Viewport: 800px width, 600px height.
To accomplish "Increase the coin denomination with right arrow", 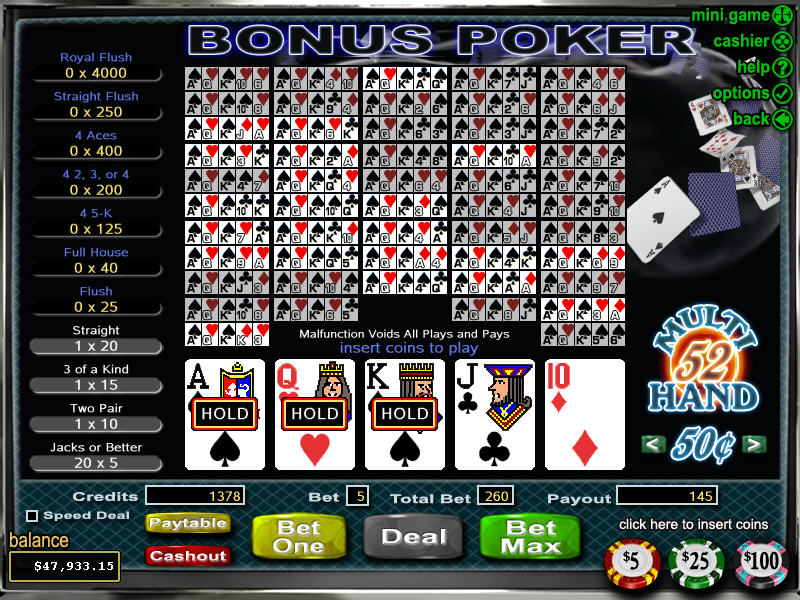I will coord(756,444).
